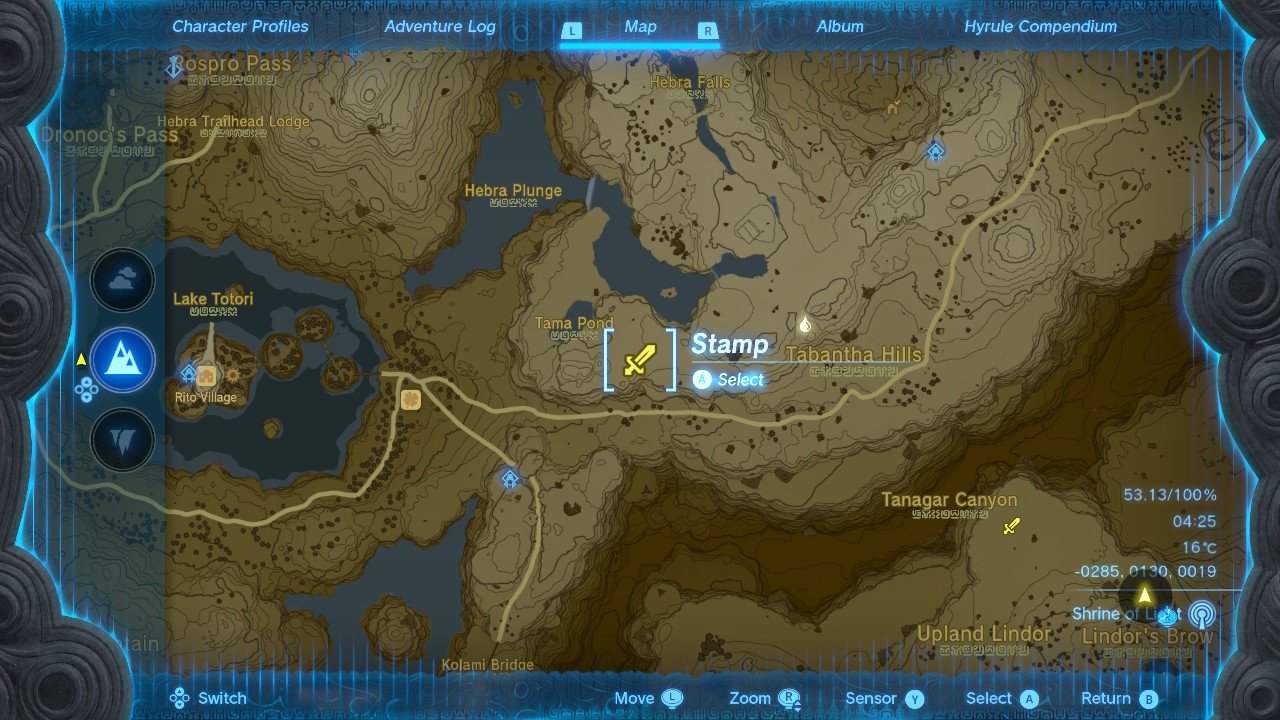Select the tower marker by Rospro Pass
The height and width of the screenshot is (720, 1280).
(173, 67)
